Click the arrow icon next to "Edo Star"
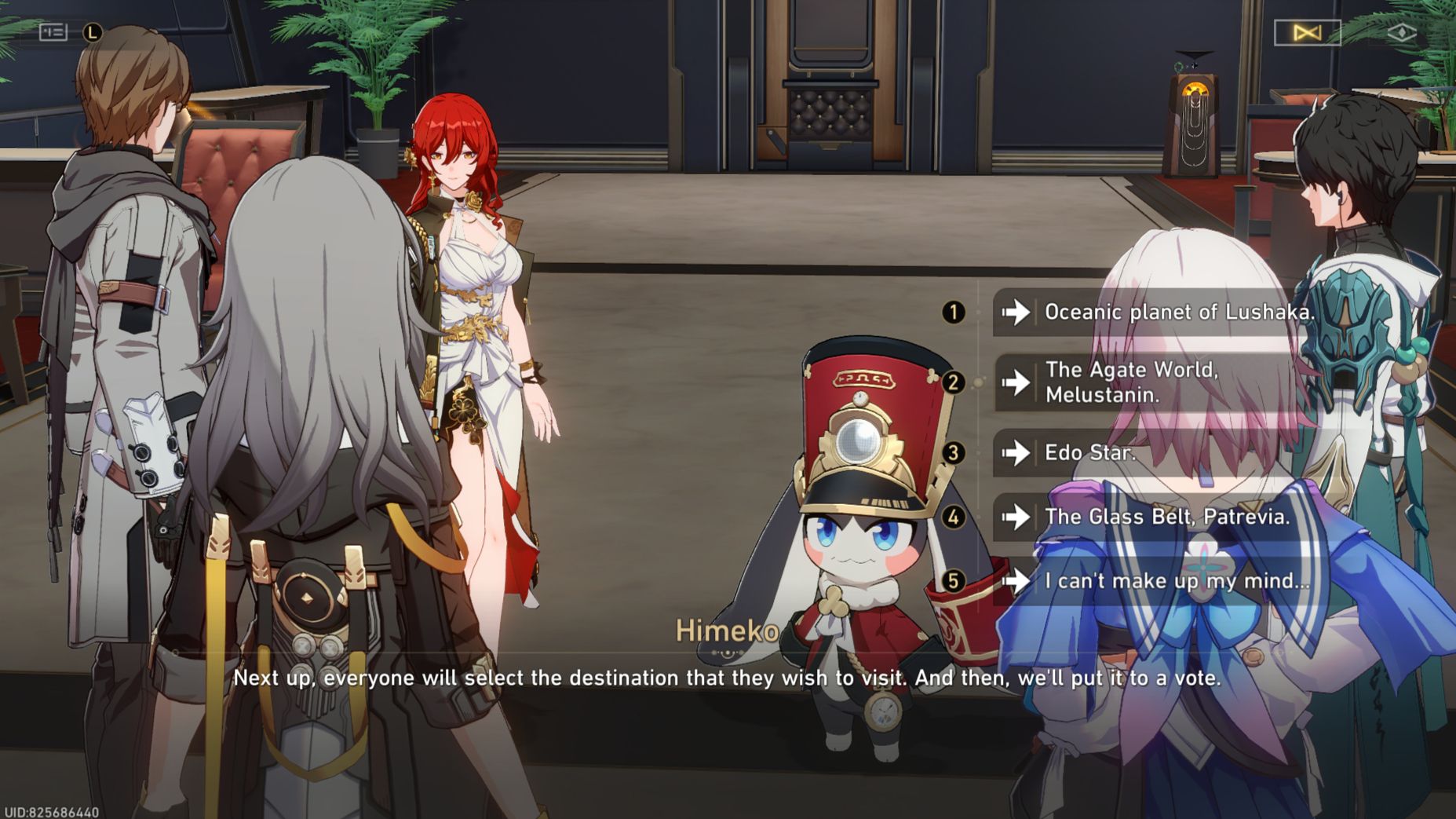Image resolution: width=1456 pixels, height=819 pixels. 1017,453
